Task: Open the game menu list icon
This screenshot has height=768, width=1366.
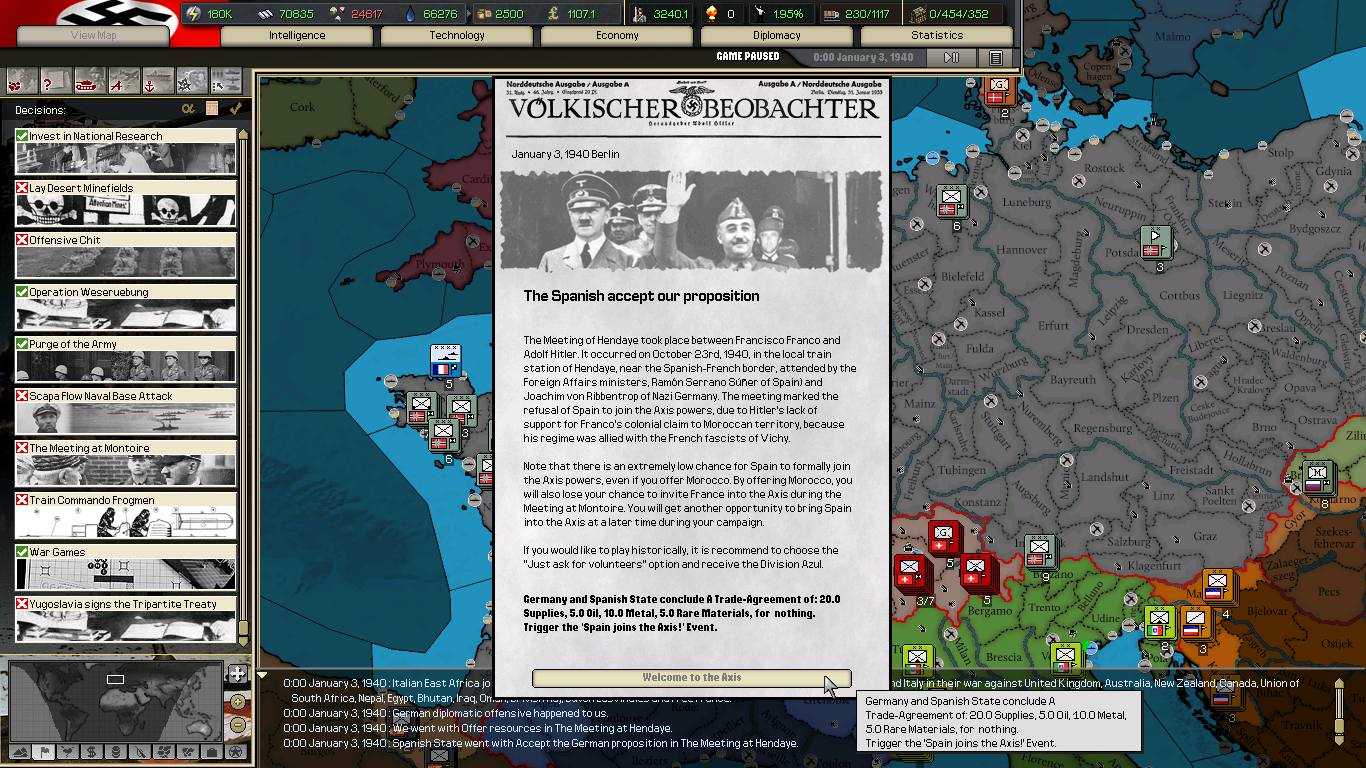Action: coord(995,58)
